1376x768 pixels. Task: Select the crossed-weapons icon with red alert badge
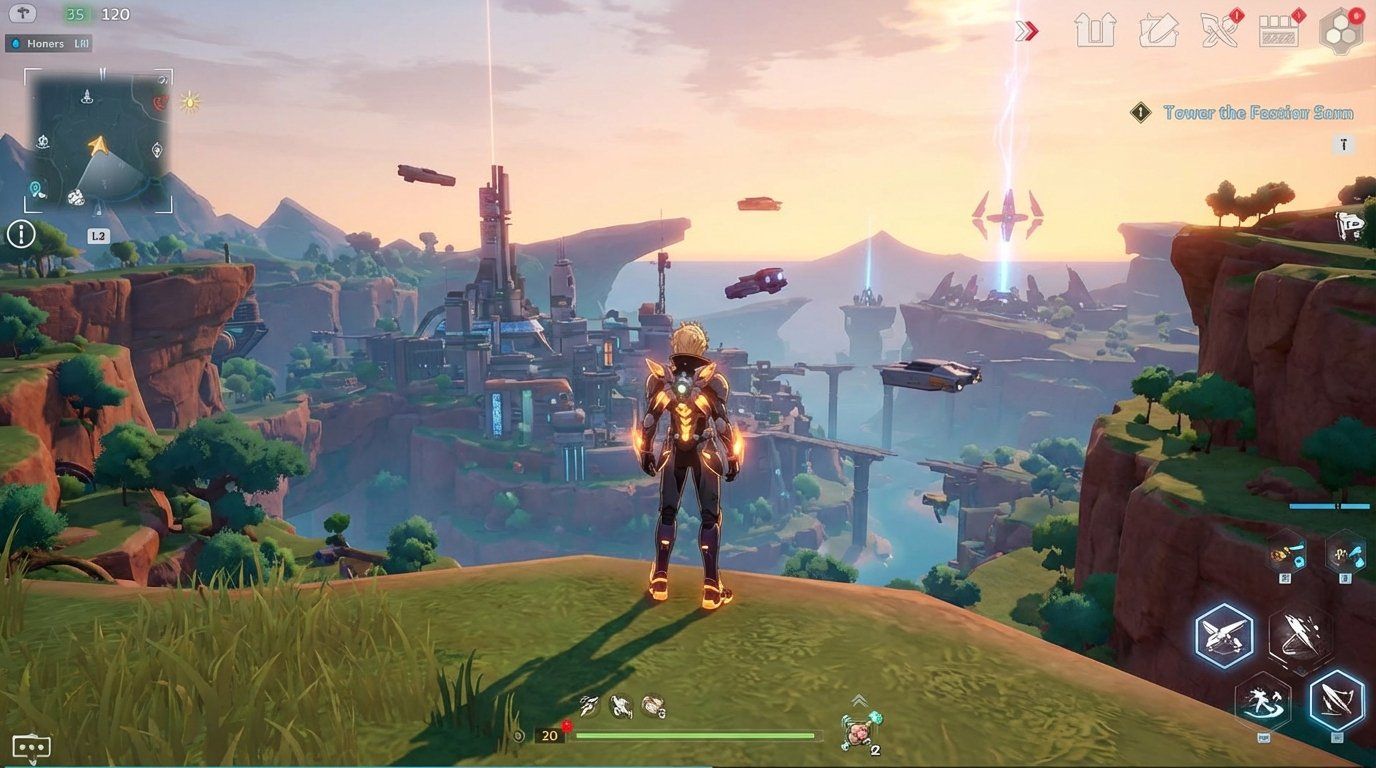pyautogui.click(x=1218, y=30)
